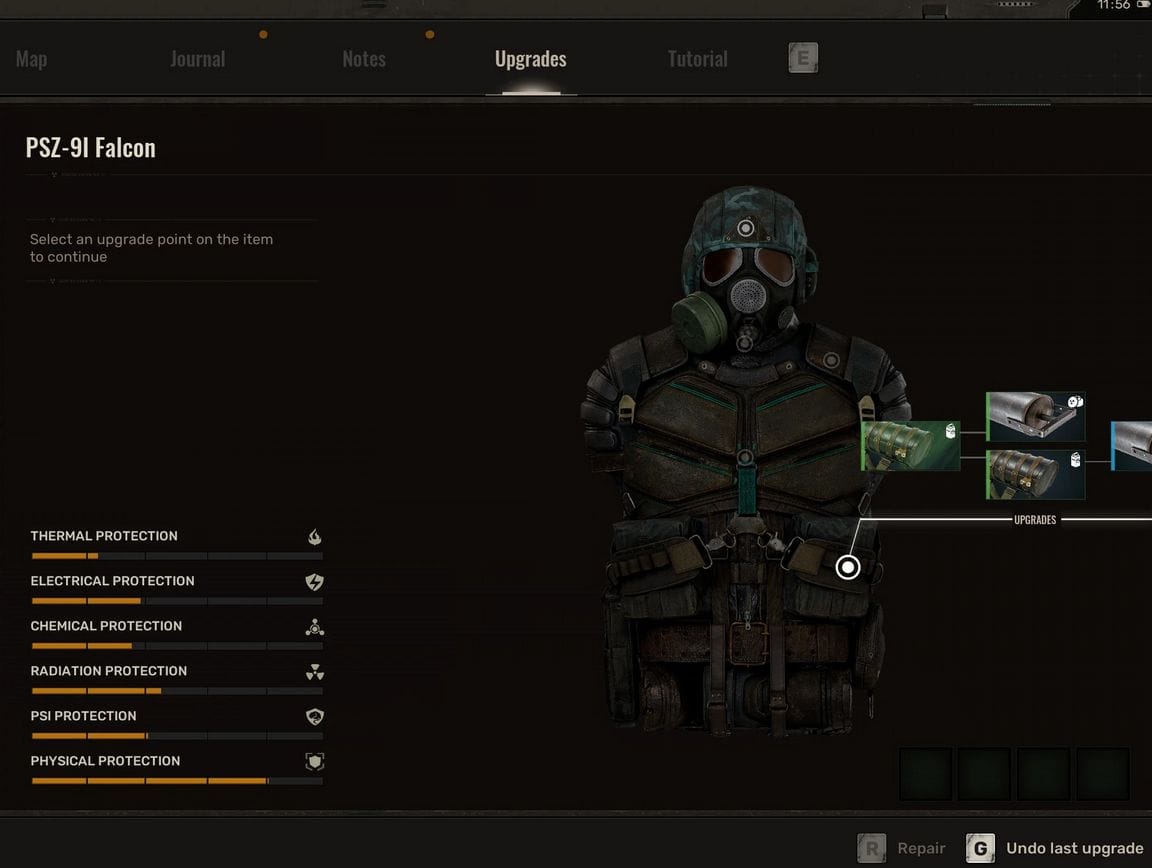1152x868 pixels.
Task: Open the Journal tab
Action: click(197, 59)
